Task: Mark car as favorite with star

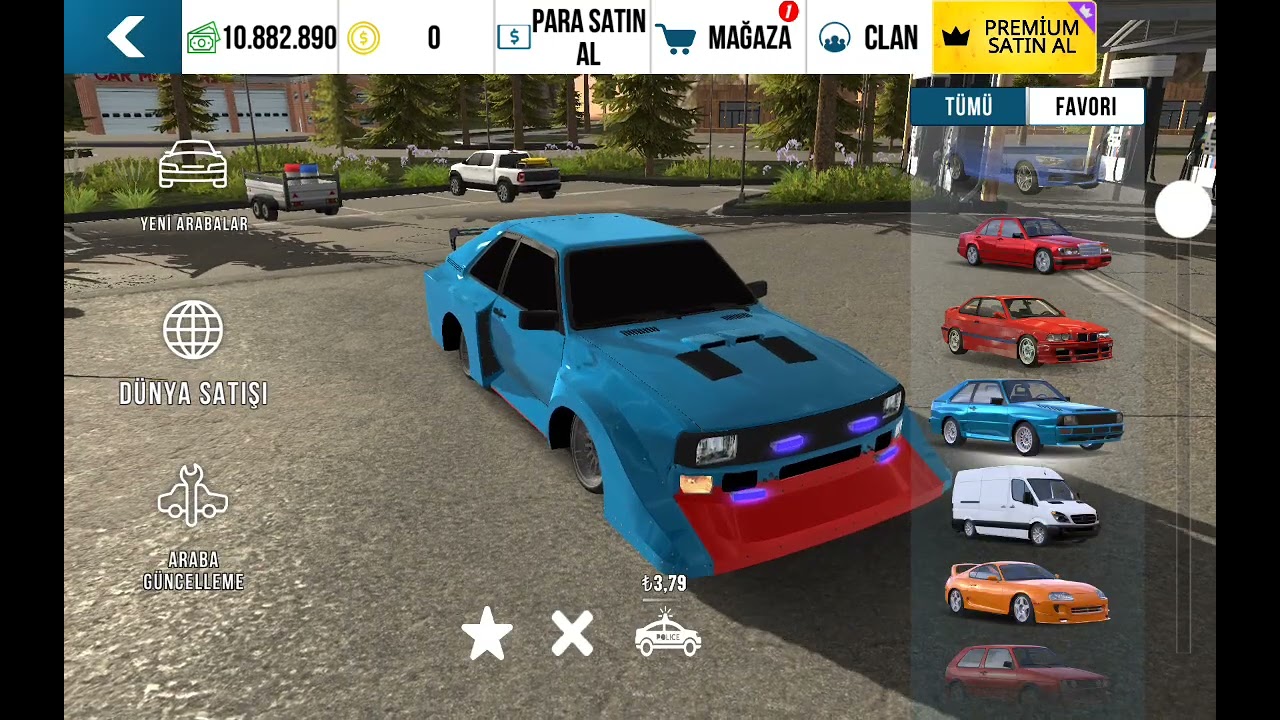Action: pyautogui.click(x=487, y=634)
